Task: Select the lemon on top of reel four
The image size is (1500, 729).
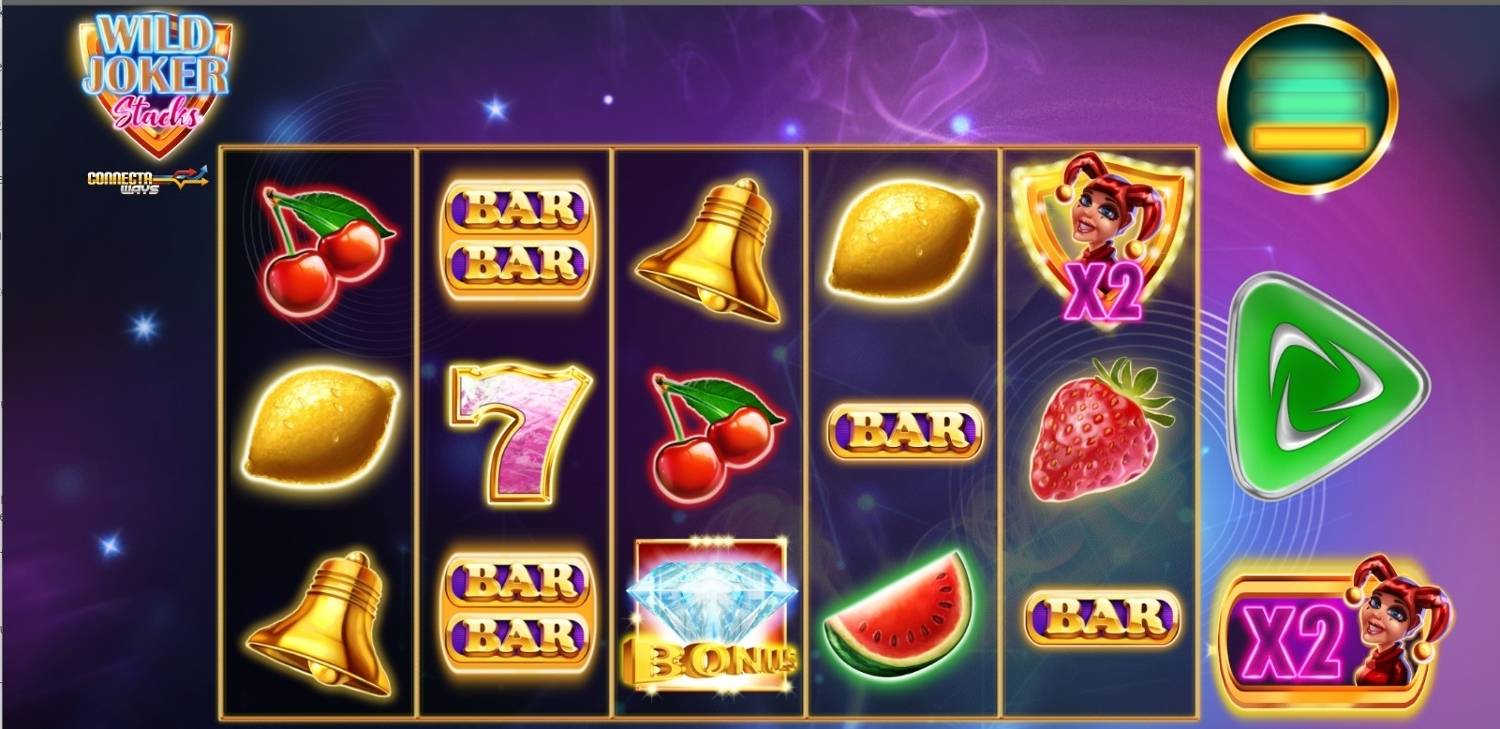Action: pyautogui.click(x=902, y=238)
